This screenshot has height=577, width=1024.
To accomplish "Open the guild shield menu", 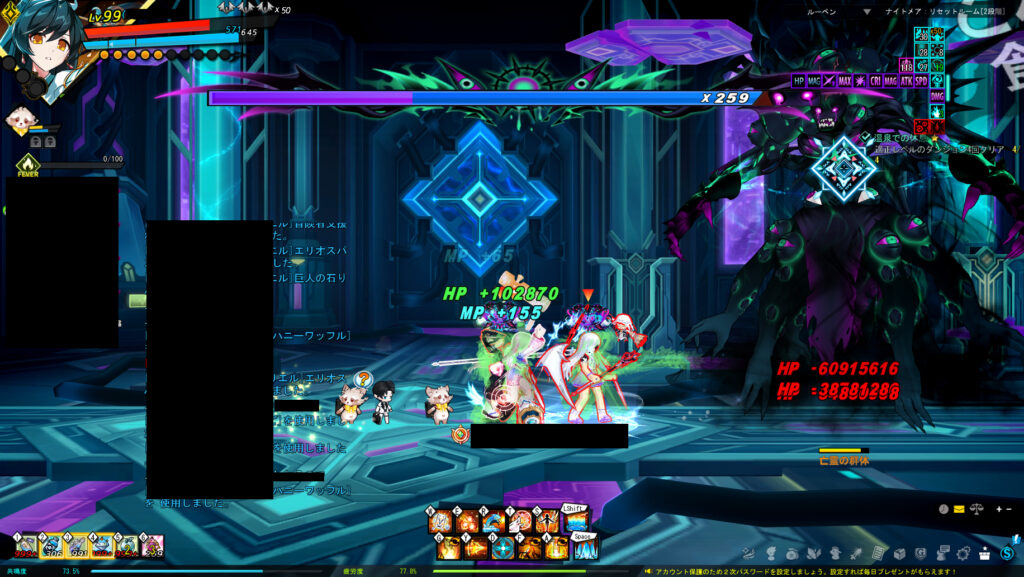I will pos(920,553).
